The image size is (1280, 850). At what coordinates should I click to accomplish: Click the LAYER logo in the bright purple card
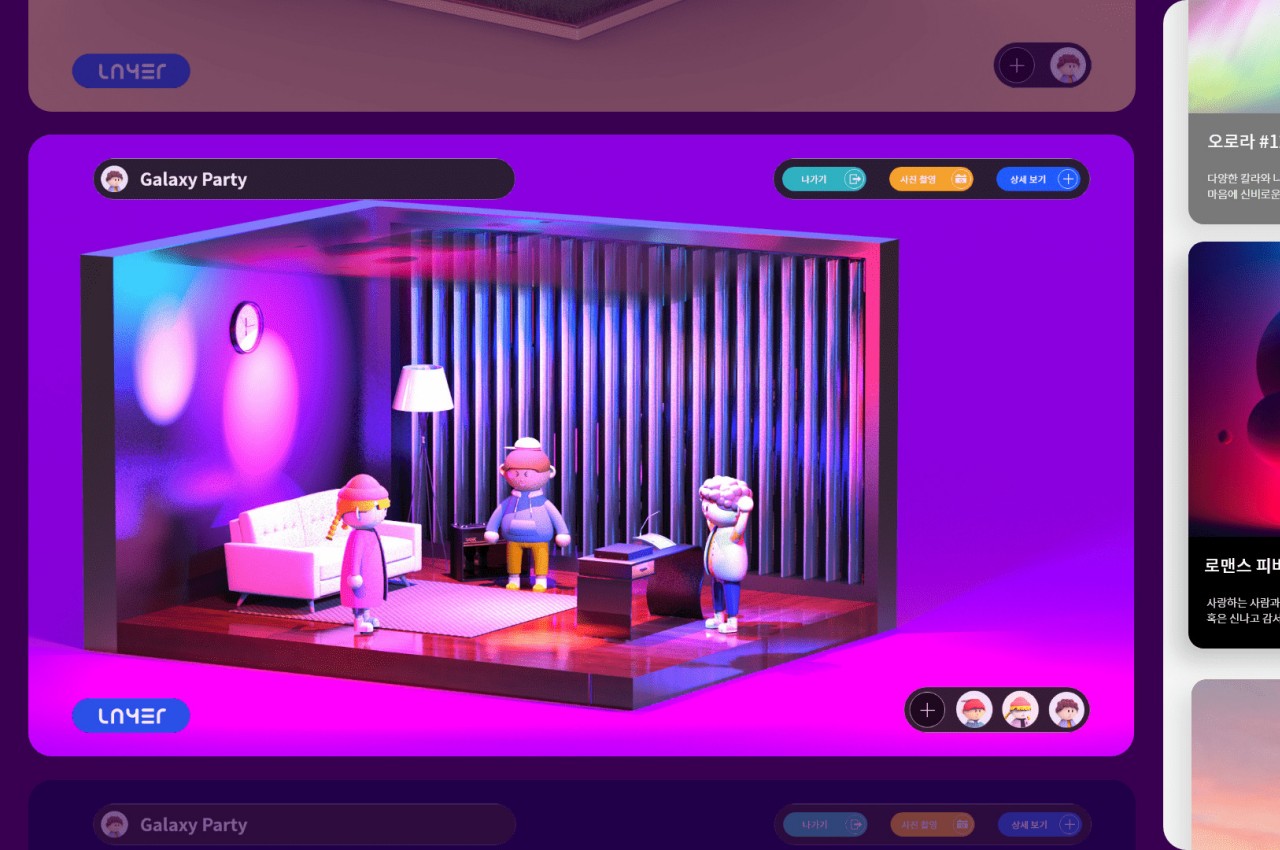coord(131,716)
